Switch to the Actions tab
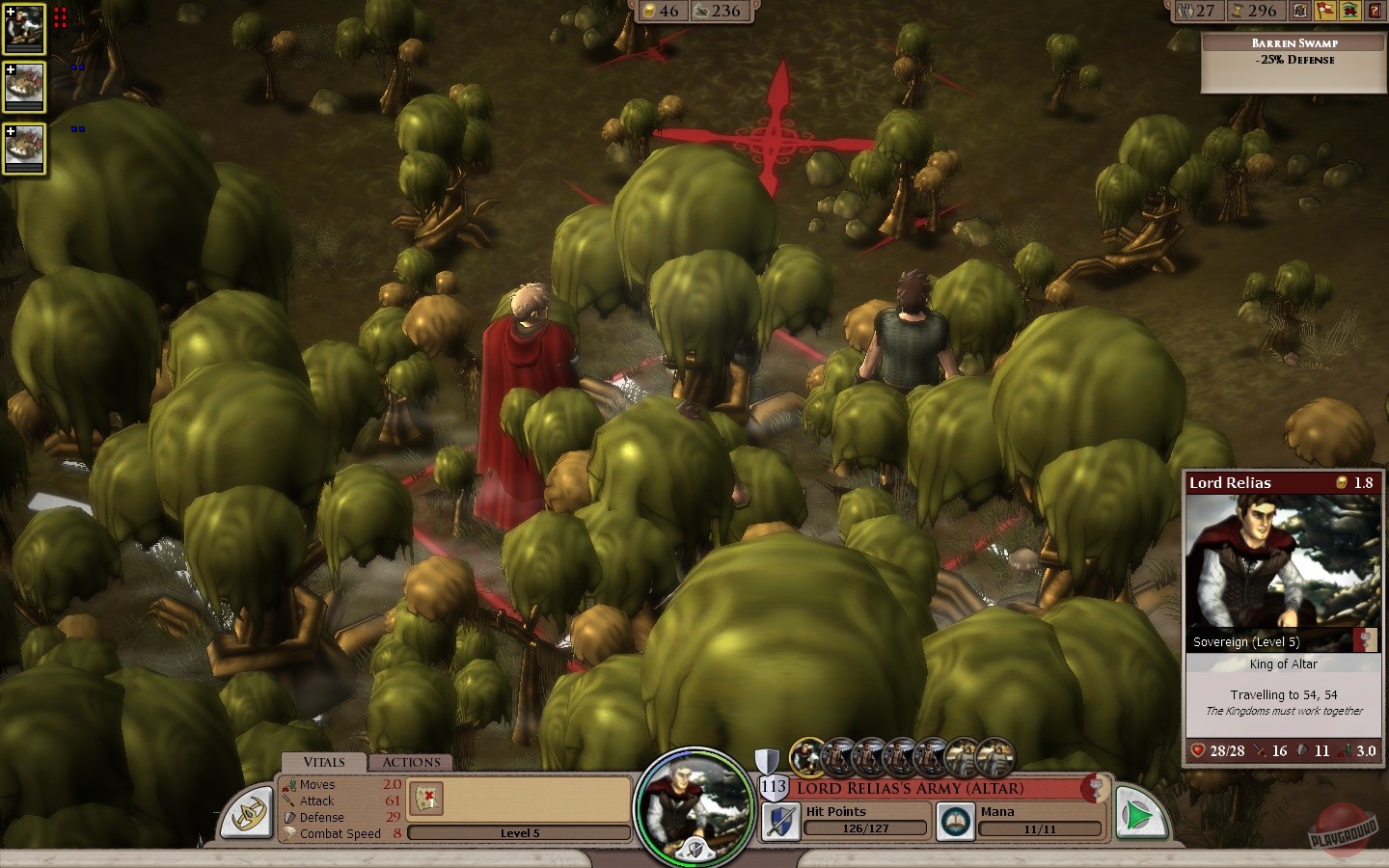Image resolution: width=1389 pixels, height=868 pixels. 411,762
